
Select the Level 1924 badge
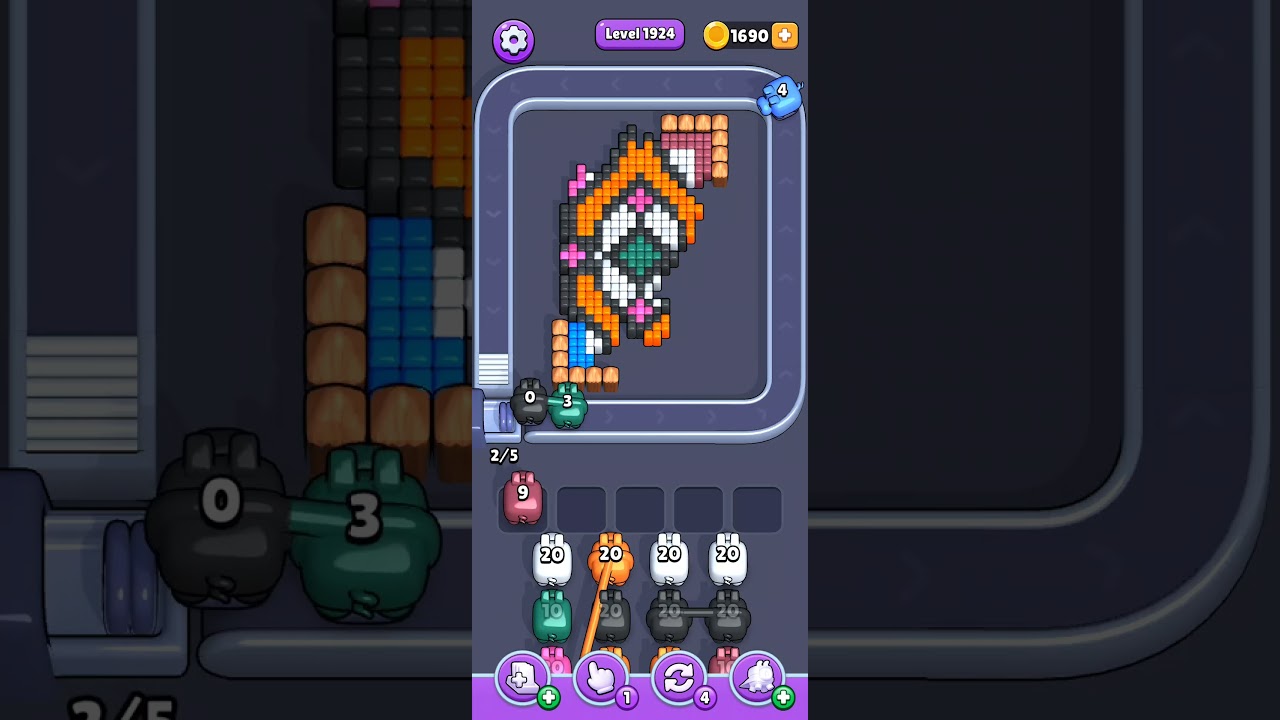coord(639,34)
